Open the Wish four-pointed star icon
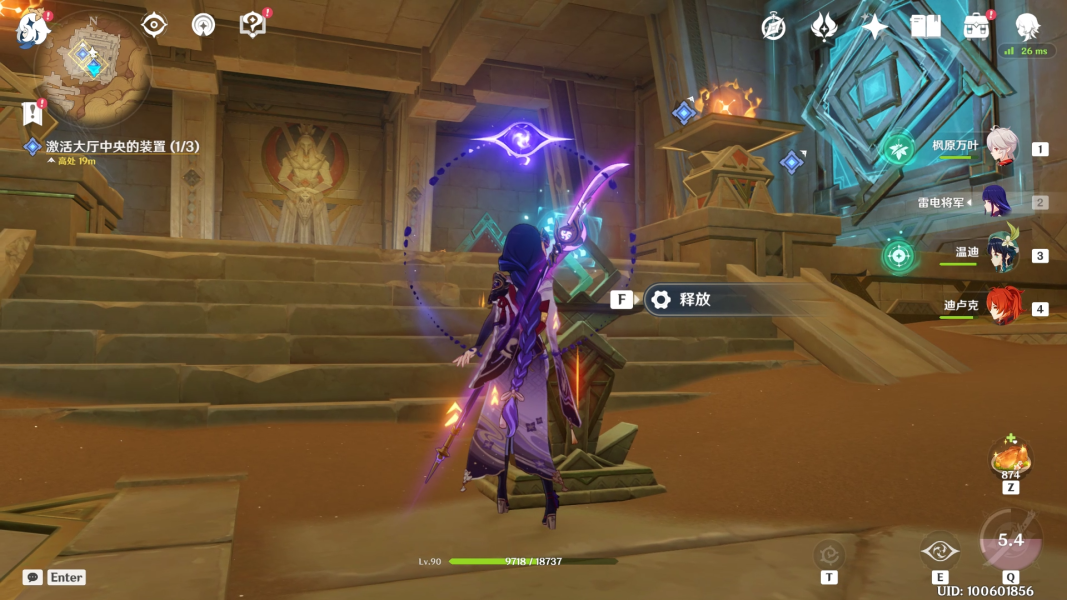Viewport: 1067px width, 600px height. [x=874, y=27]
